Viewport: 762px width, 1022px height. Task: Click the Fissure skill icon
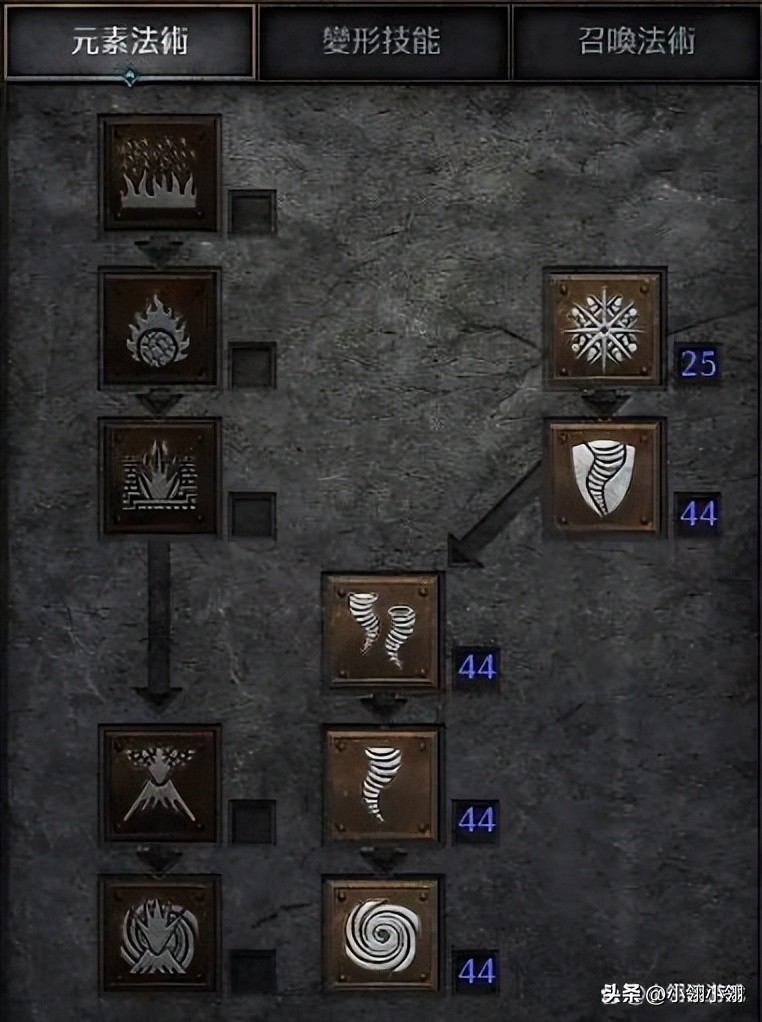click(160, 476)
